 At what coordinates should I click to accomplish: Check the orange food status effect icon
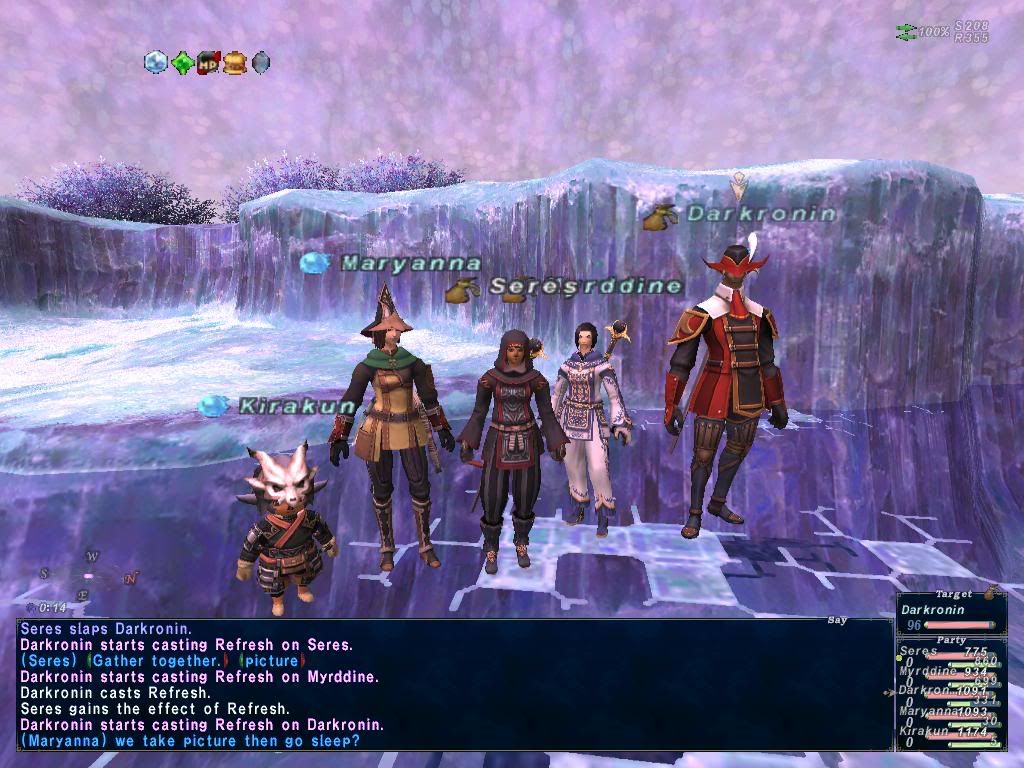pyautogui.click(x=234, y=63)
